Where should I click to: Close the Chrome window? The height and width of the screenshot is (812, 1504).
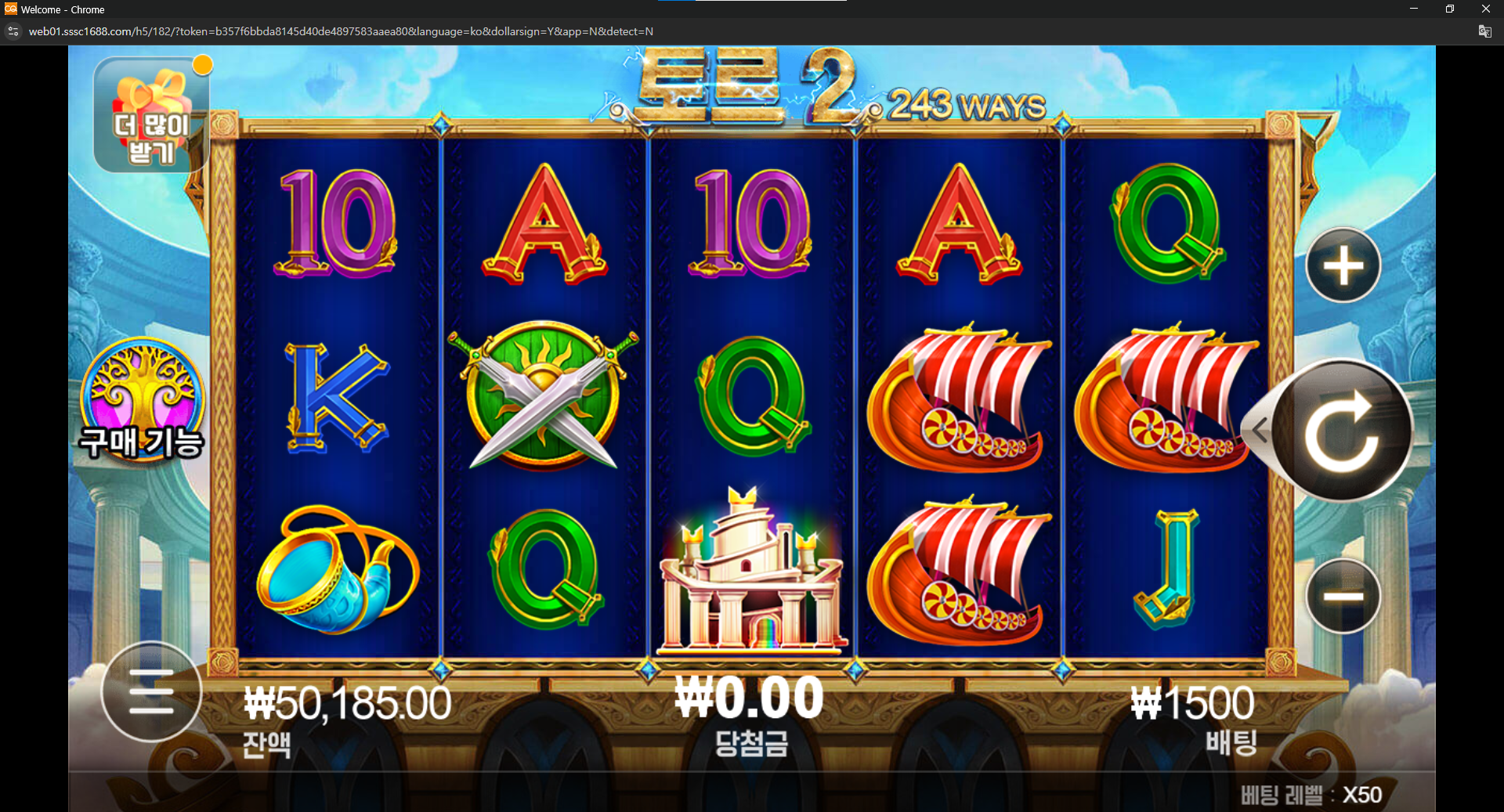pos(1485,9)
